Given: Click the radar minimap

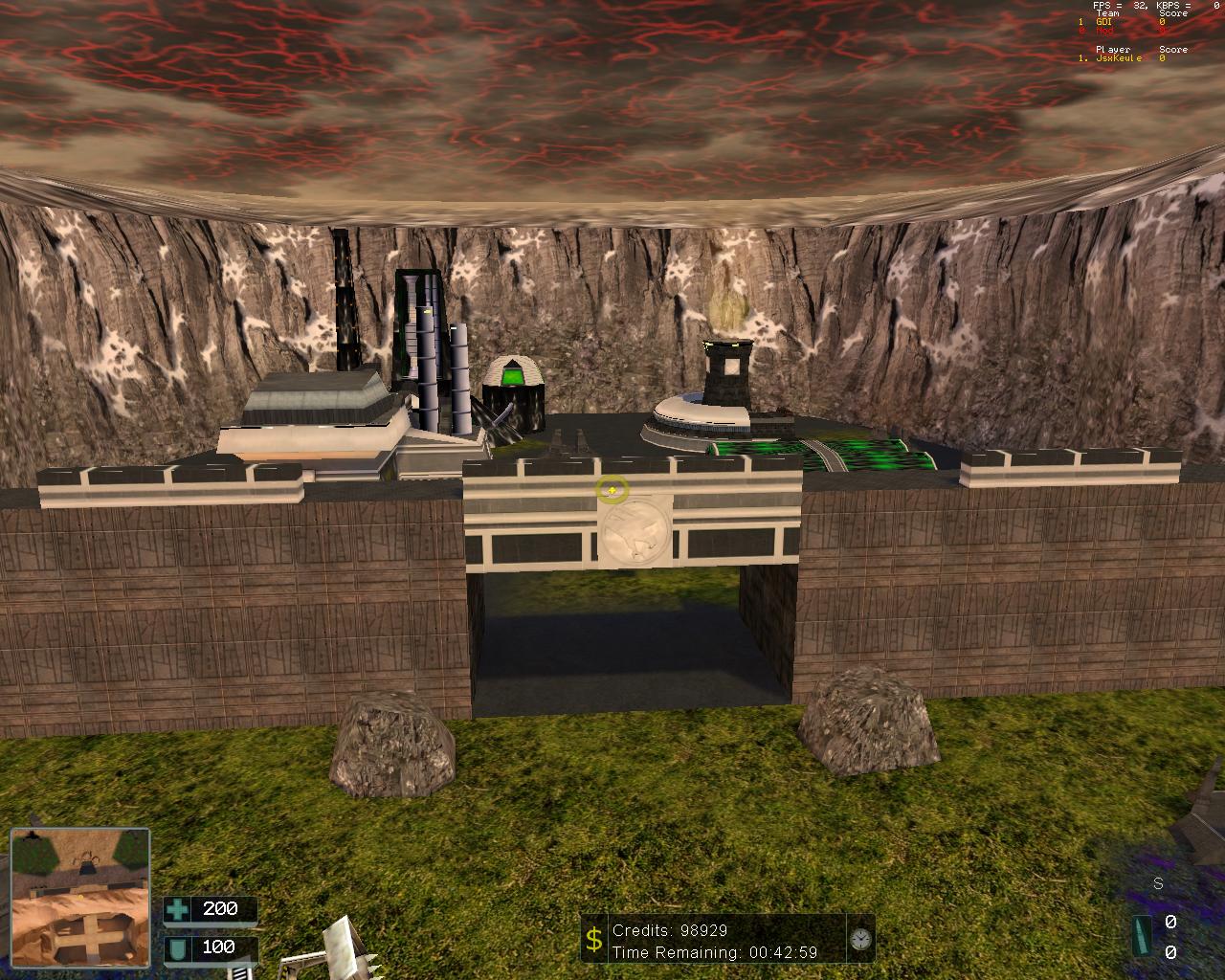Looking at the screenshot, I should pyautogui.click(x=80, y=899).
